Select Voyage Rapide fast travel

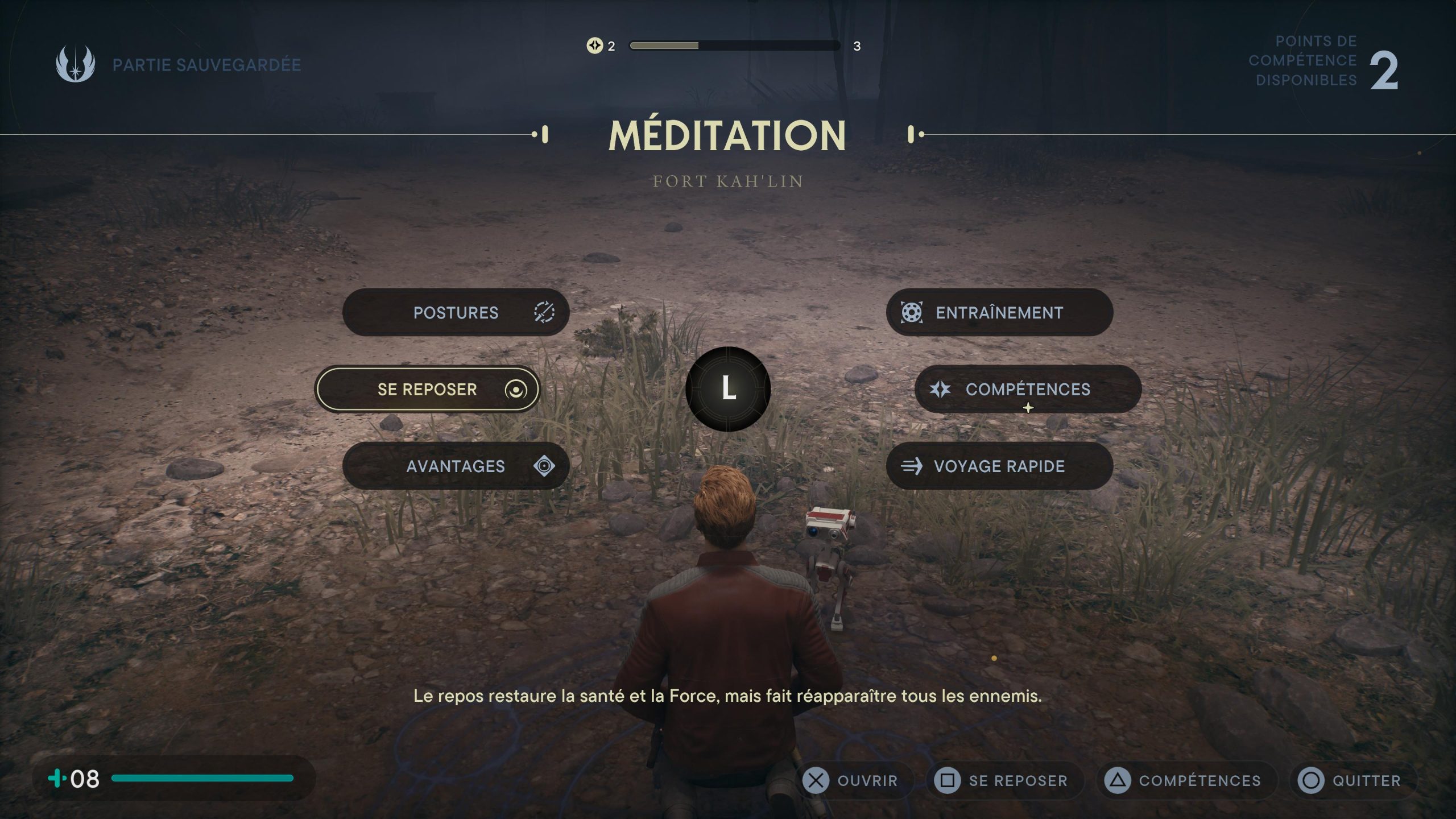(999, 466)
